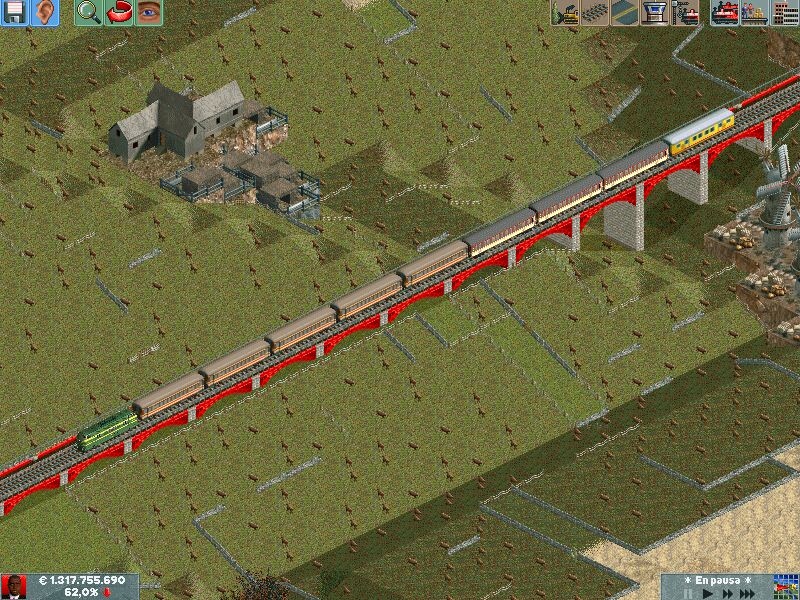Set normal game speed with single arrow
Screen dimensions: 800x600
tap(709, 593)
